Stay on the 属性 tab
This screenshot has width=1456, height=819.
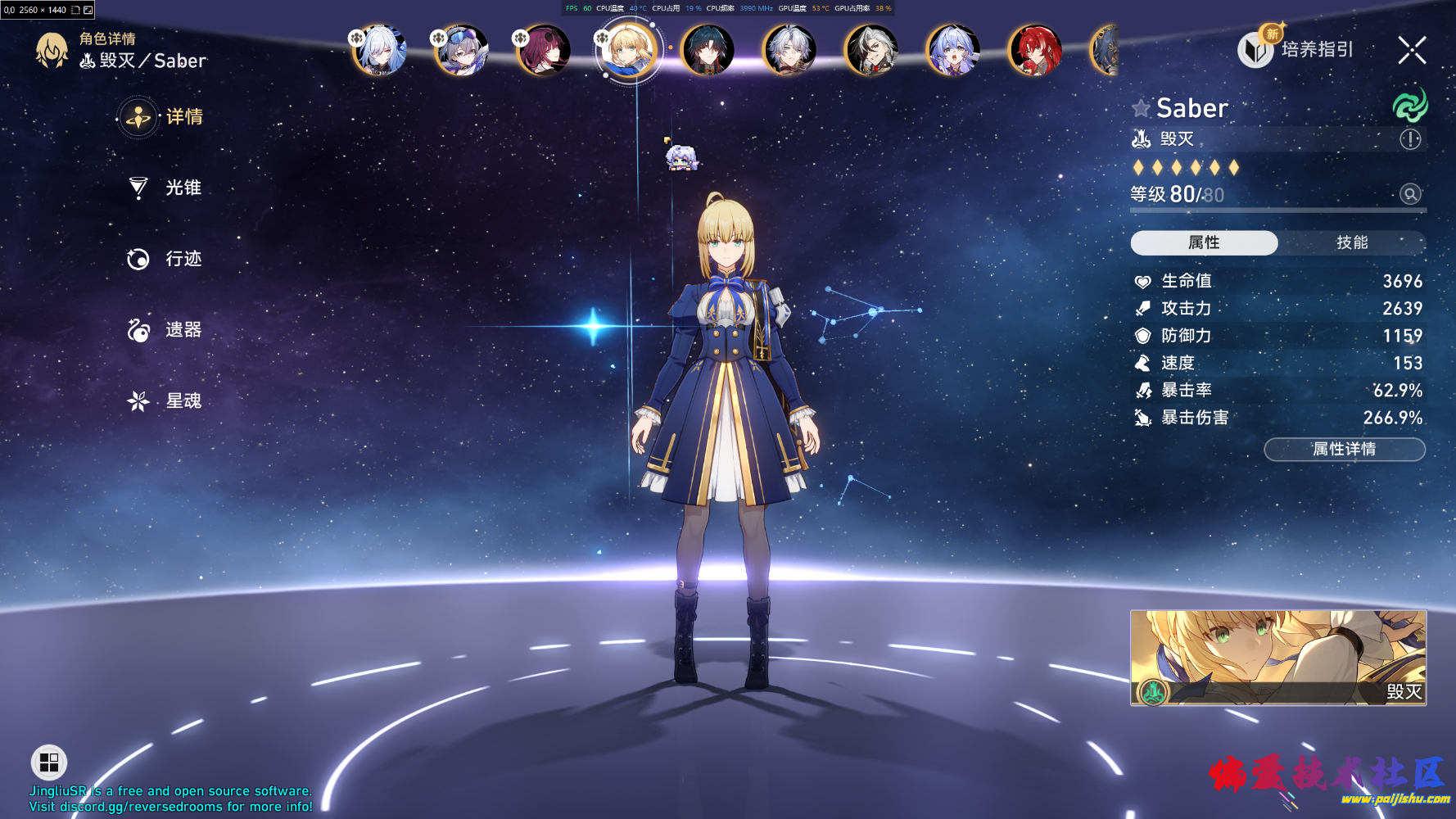(x=1203, y=242)
